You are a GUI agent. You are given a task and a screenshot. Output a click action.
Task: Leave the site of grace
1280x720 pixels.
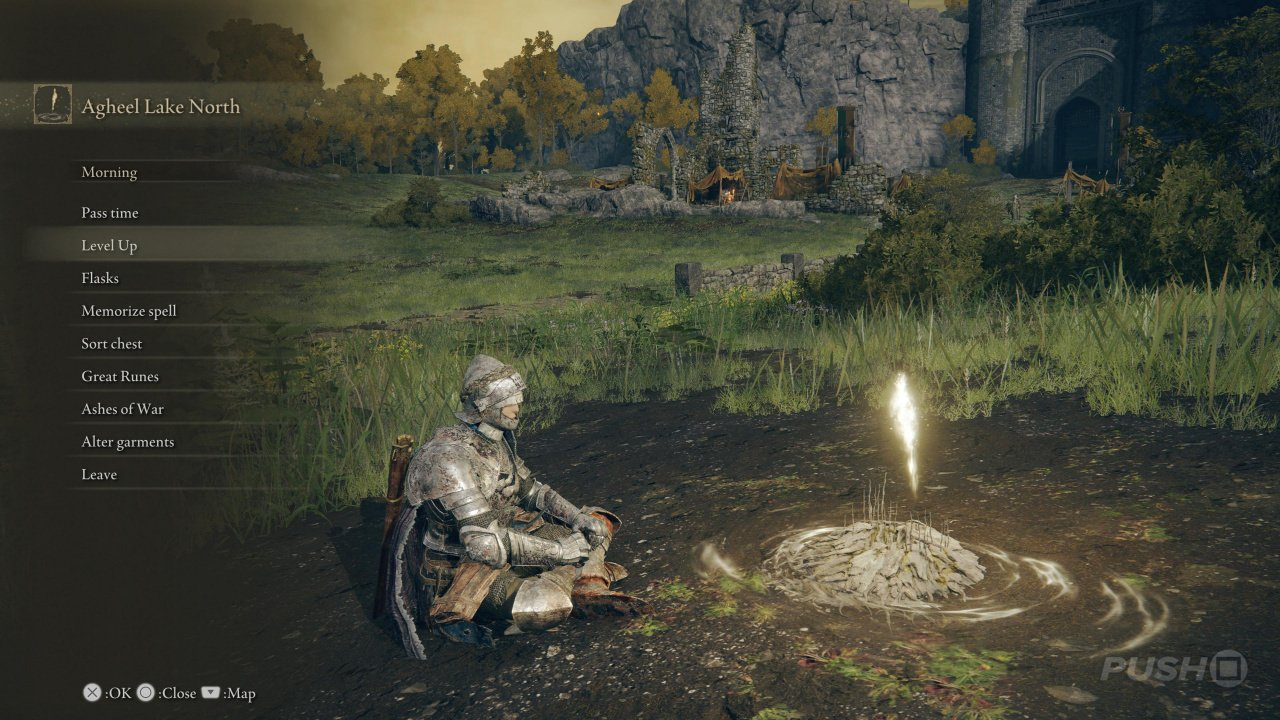pos(99,475)
